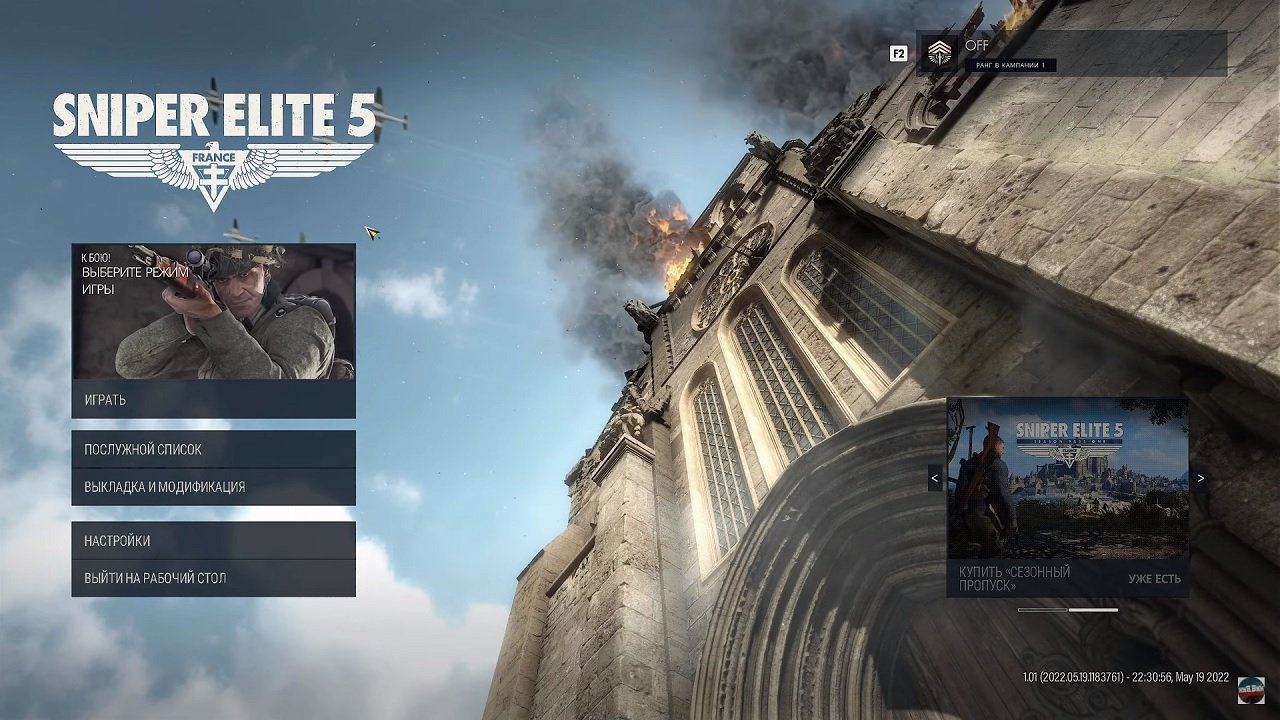Image resolution: width=1280 pixels, height=720 pixels.
Task: Select the ИГРАТЬ (Play) menu entry
Action: tap(213, 400)
